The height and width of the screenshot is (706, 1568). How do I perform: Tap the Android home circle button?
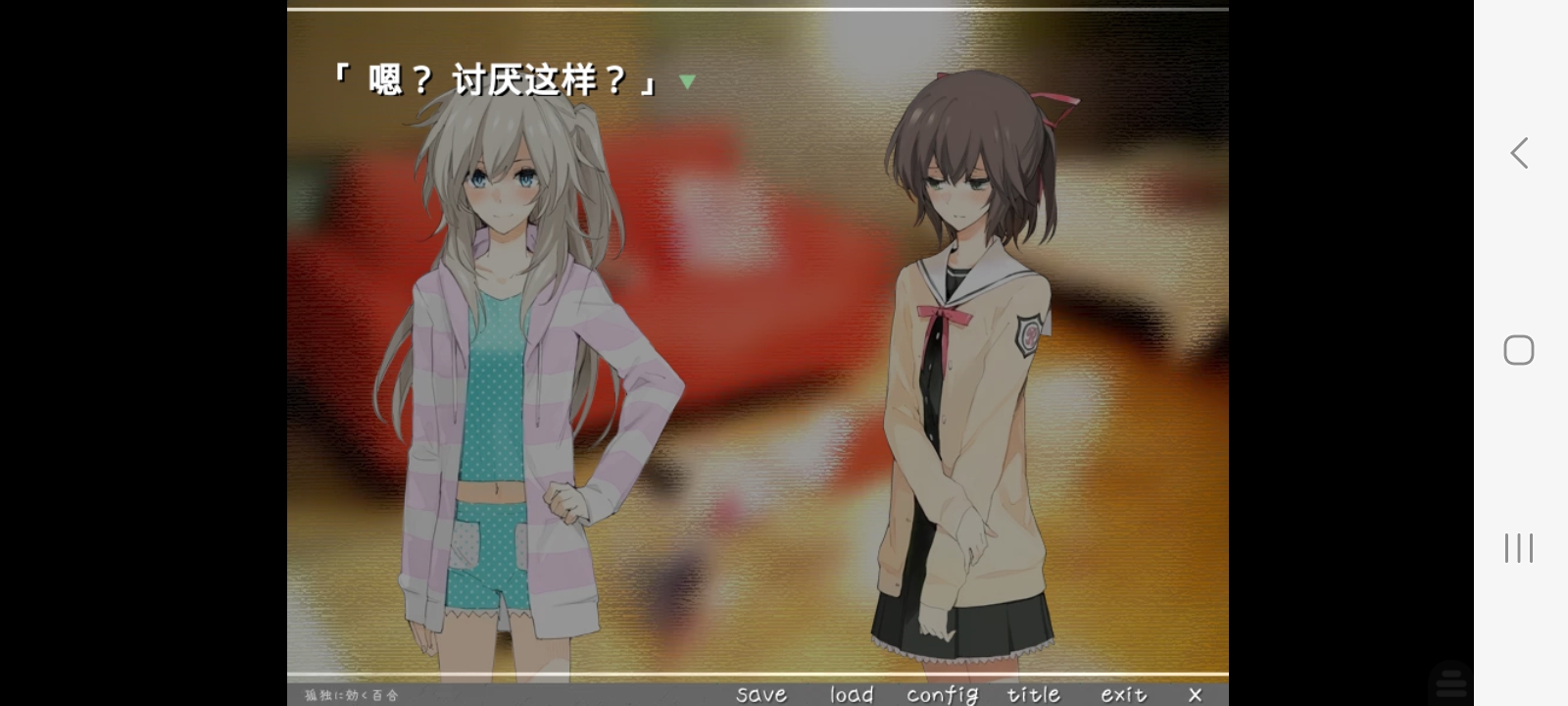point(1517,349)
